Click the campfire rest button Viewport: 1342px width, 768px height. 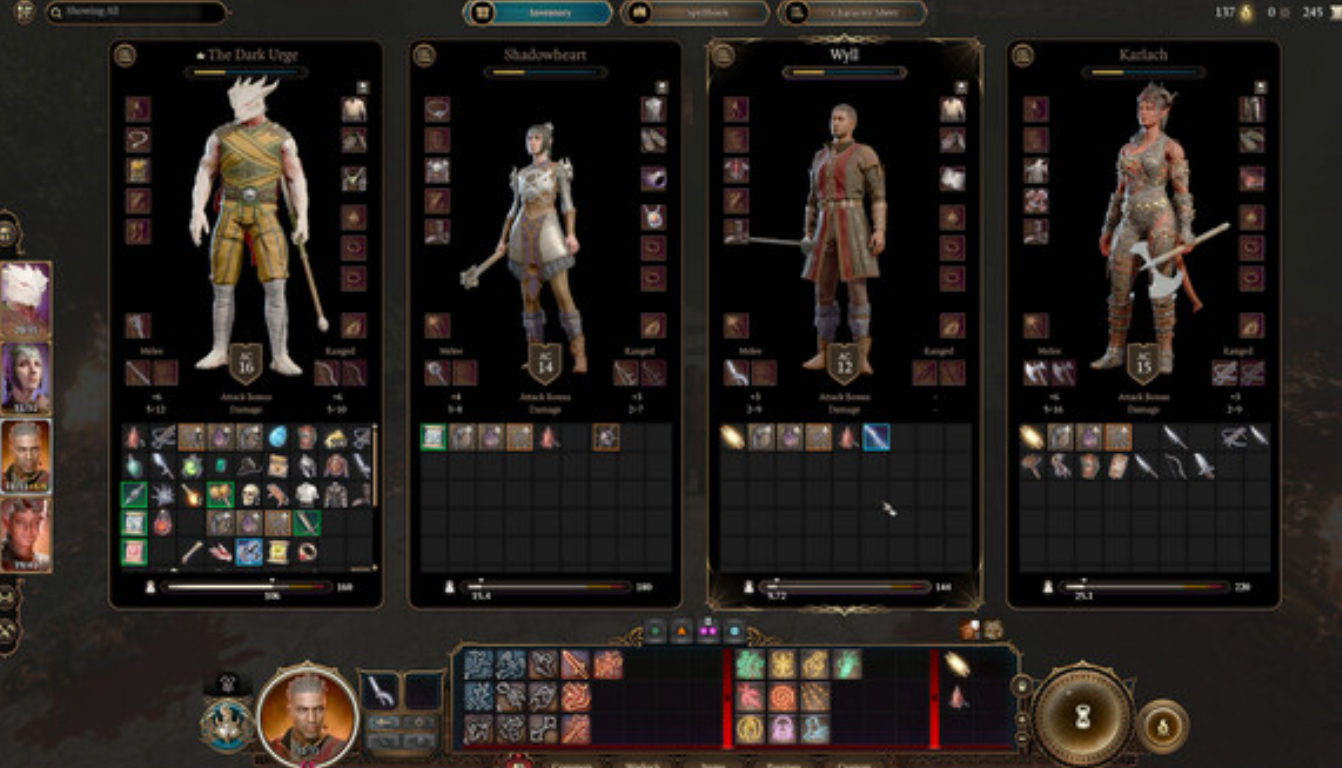[1163, 727]
